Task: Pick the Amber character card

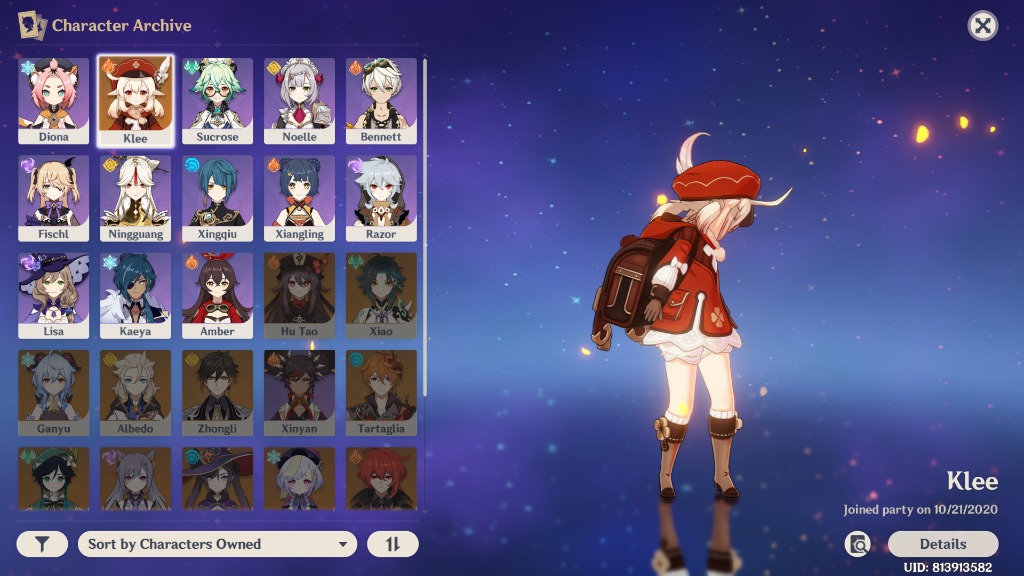Action: pos(217,294)
